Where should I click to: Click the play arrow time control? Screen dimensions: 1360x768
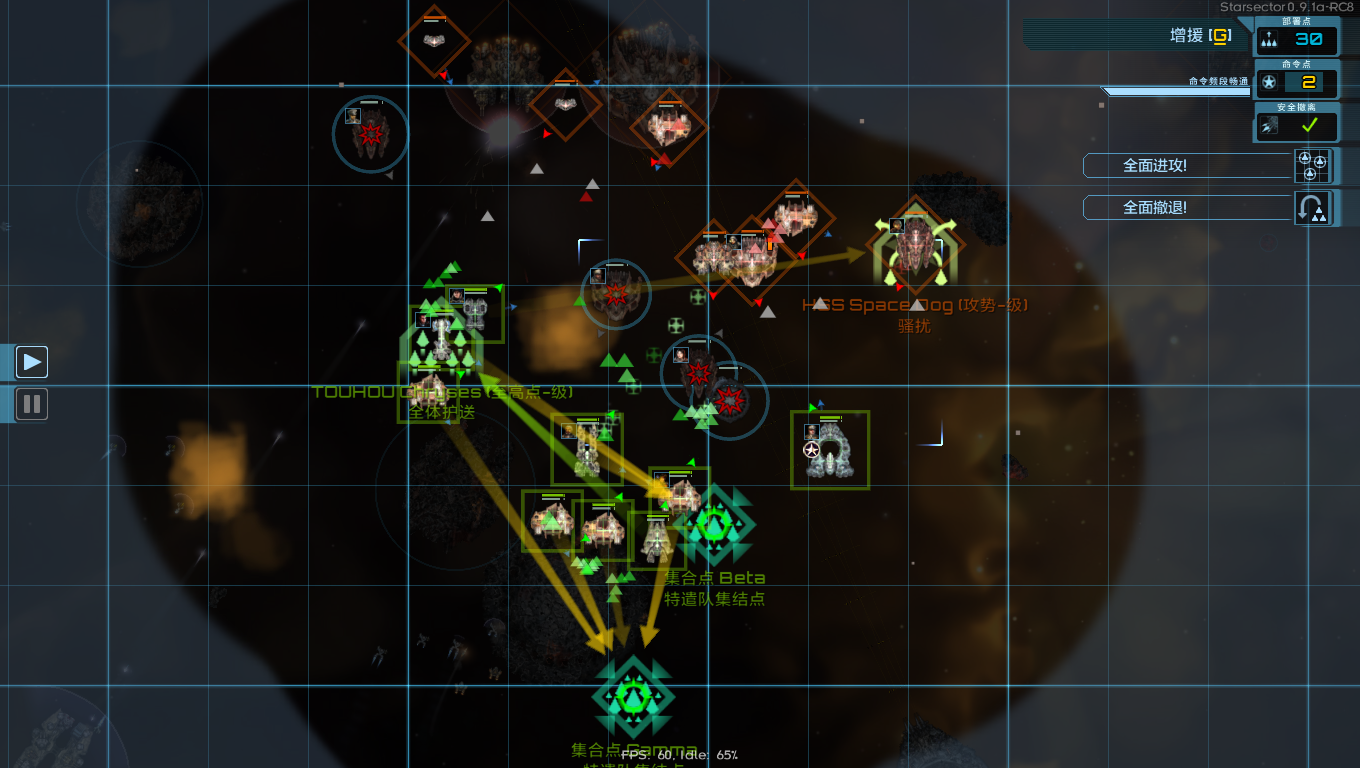32,361
